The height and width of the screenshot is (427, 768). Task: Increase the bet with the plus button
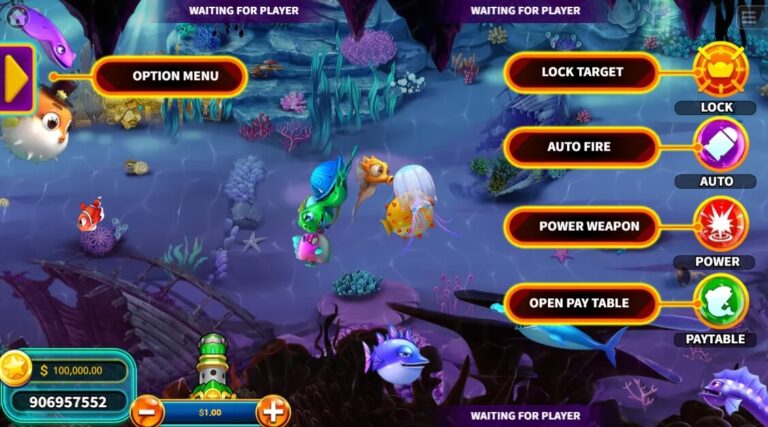point(272,410)
